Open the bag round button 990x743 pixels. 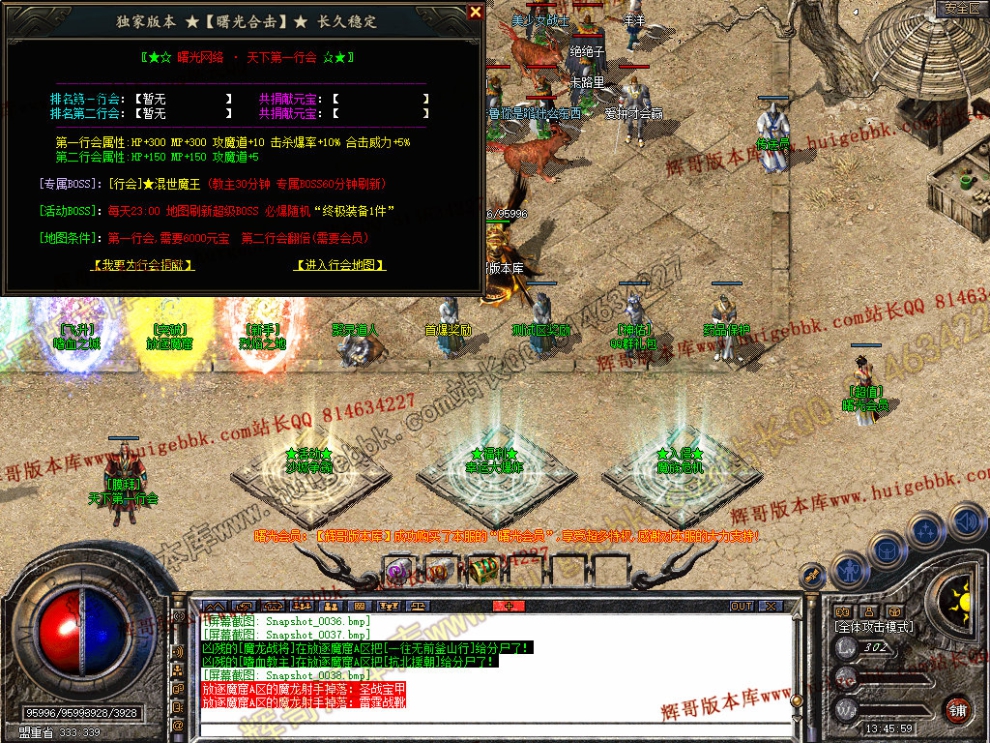886,549
